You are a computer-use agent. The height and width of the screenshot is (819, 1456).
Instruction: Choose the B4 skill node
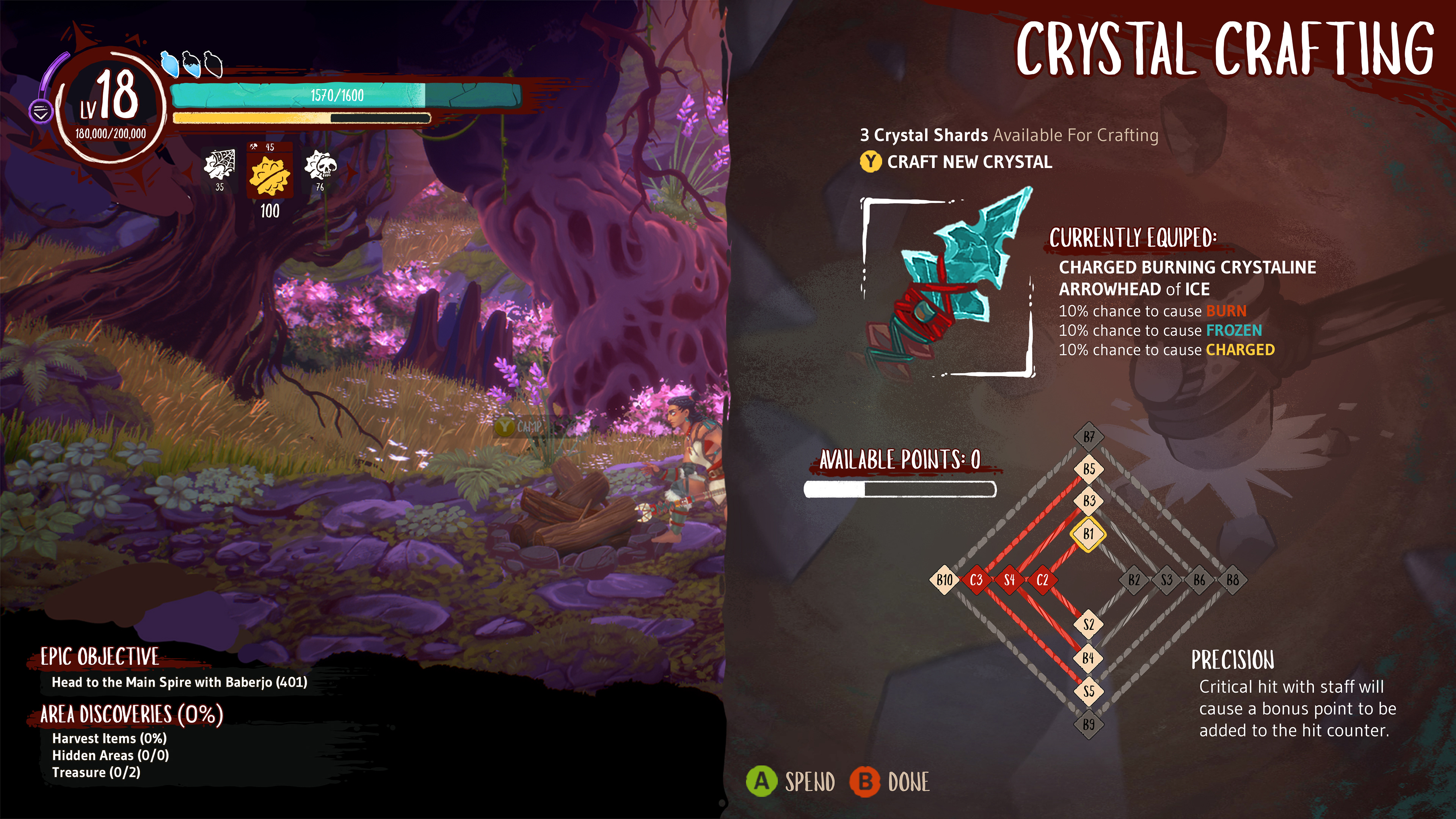click(1089, 658)
